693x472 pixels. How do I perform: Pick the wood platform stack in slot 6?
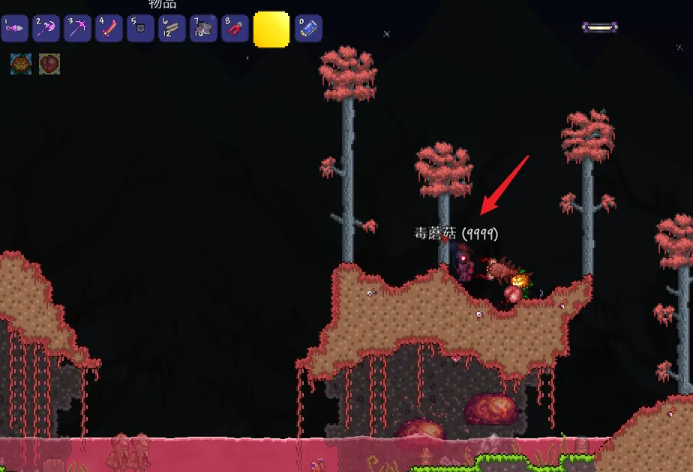coord(172,28)
